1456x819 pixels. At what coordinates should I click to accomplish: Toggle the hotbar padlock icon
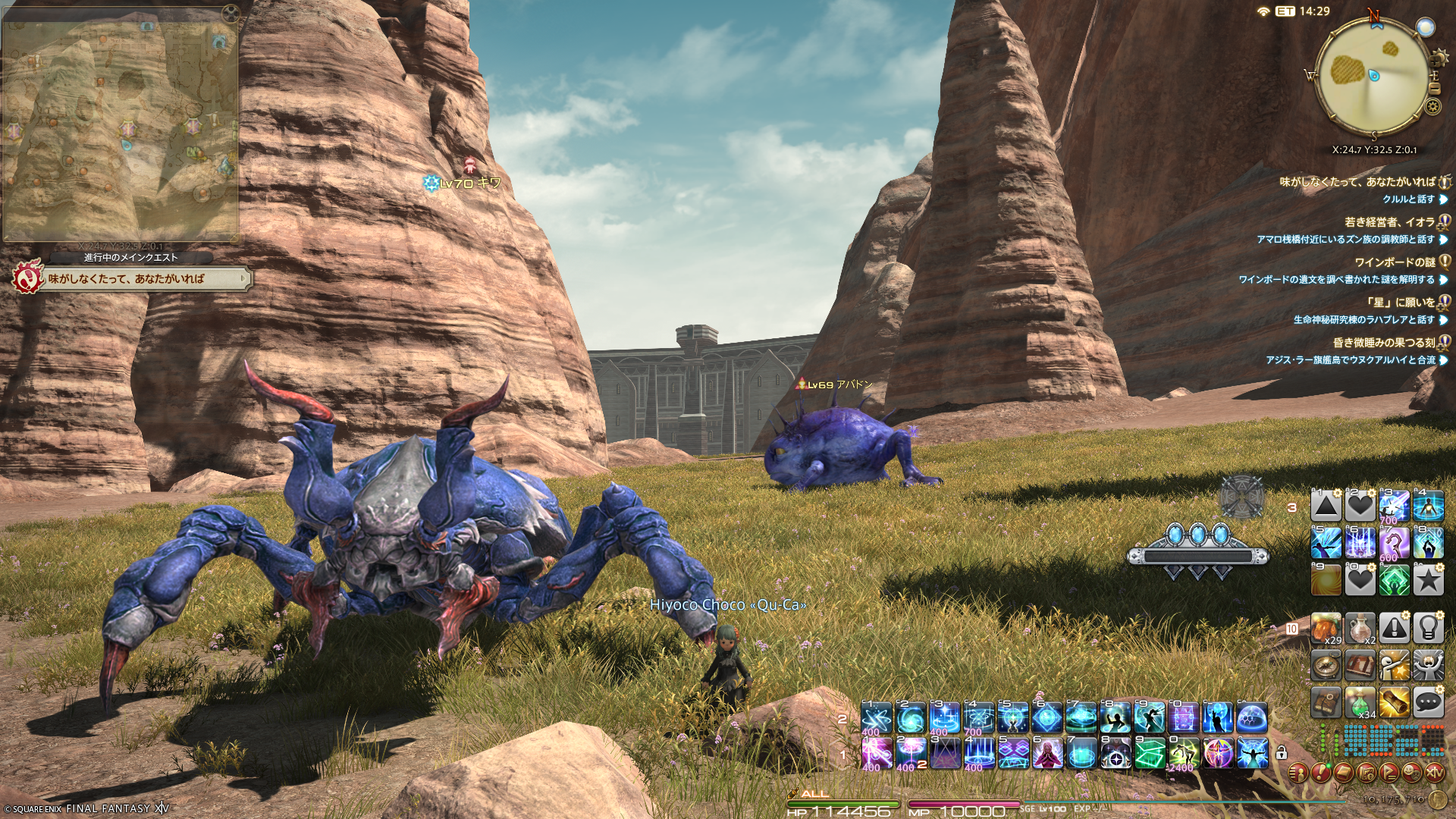pos(1281,753)
